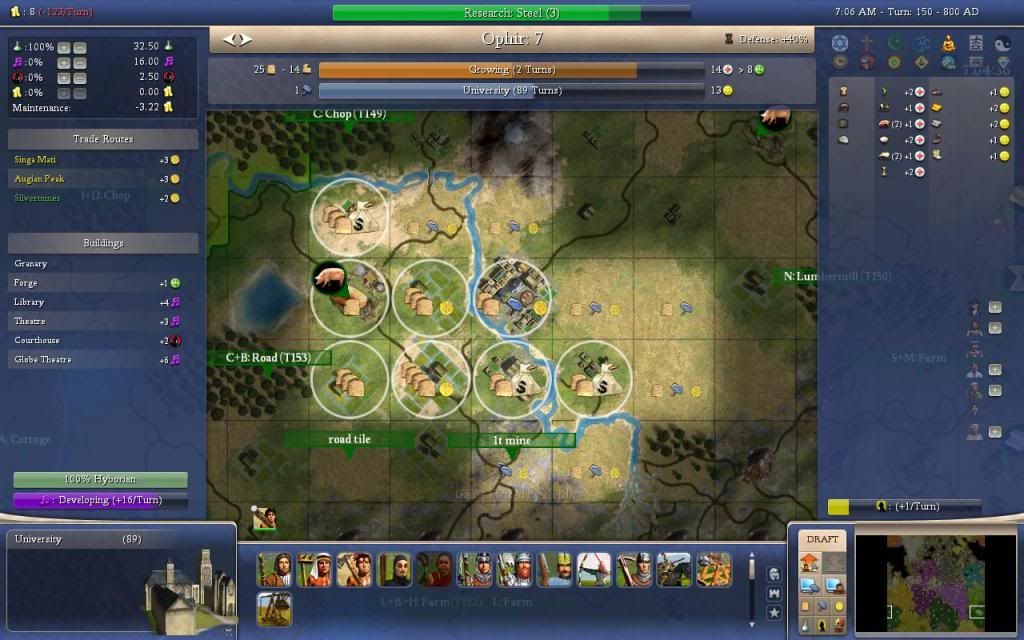Go to the next city arrow
The image size is (1024, 640).
(x=246, y=40)
